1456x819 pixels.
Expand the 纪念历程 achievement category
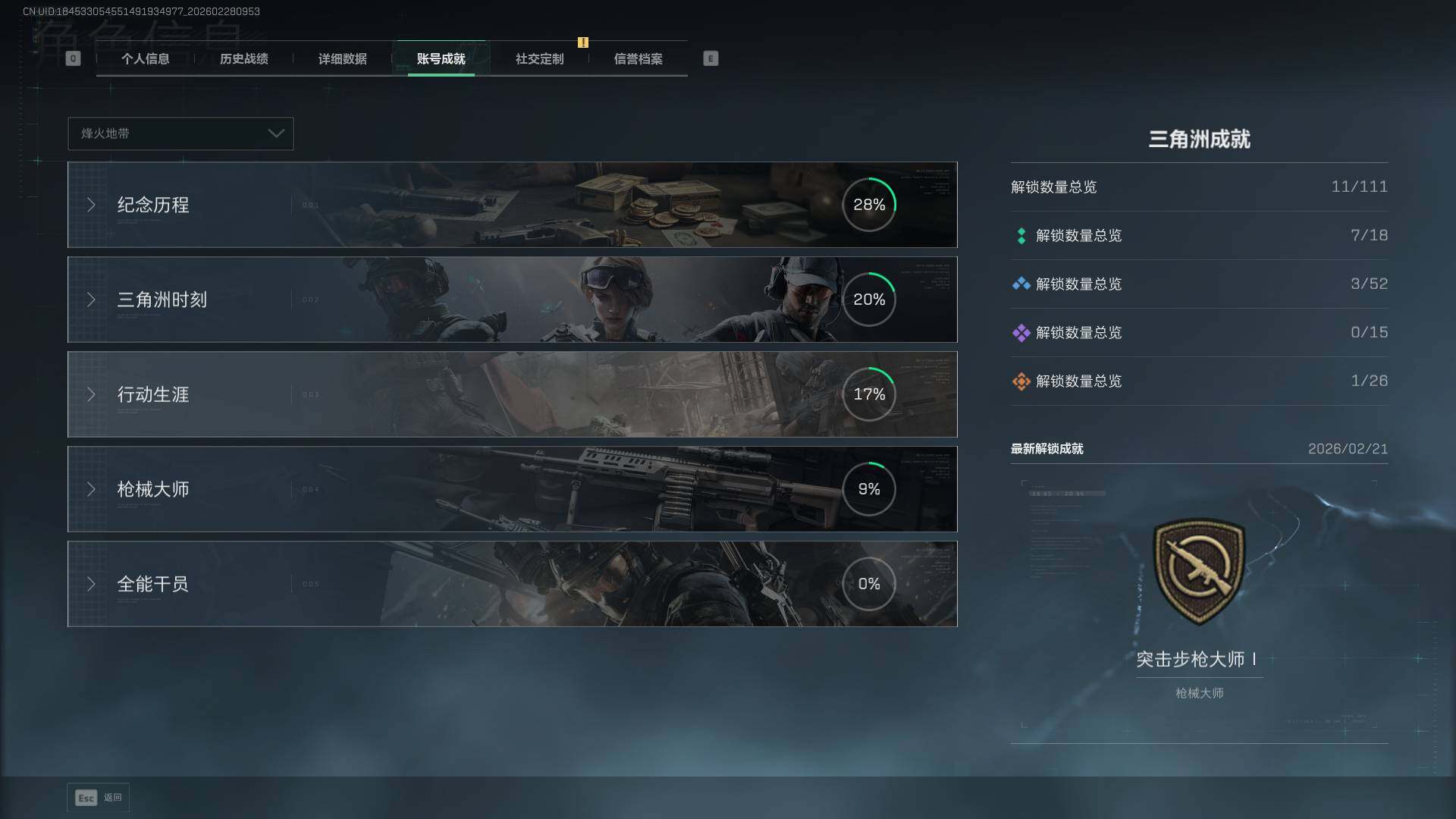coord(512,205)
